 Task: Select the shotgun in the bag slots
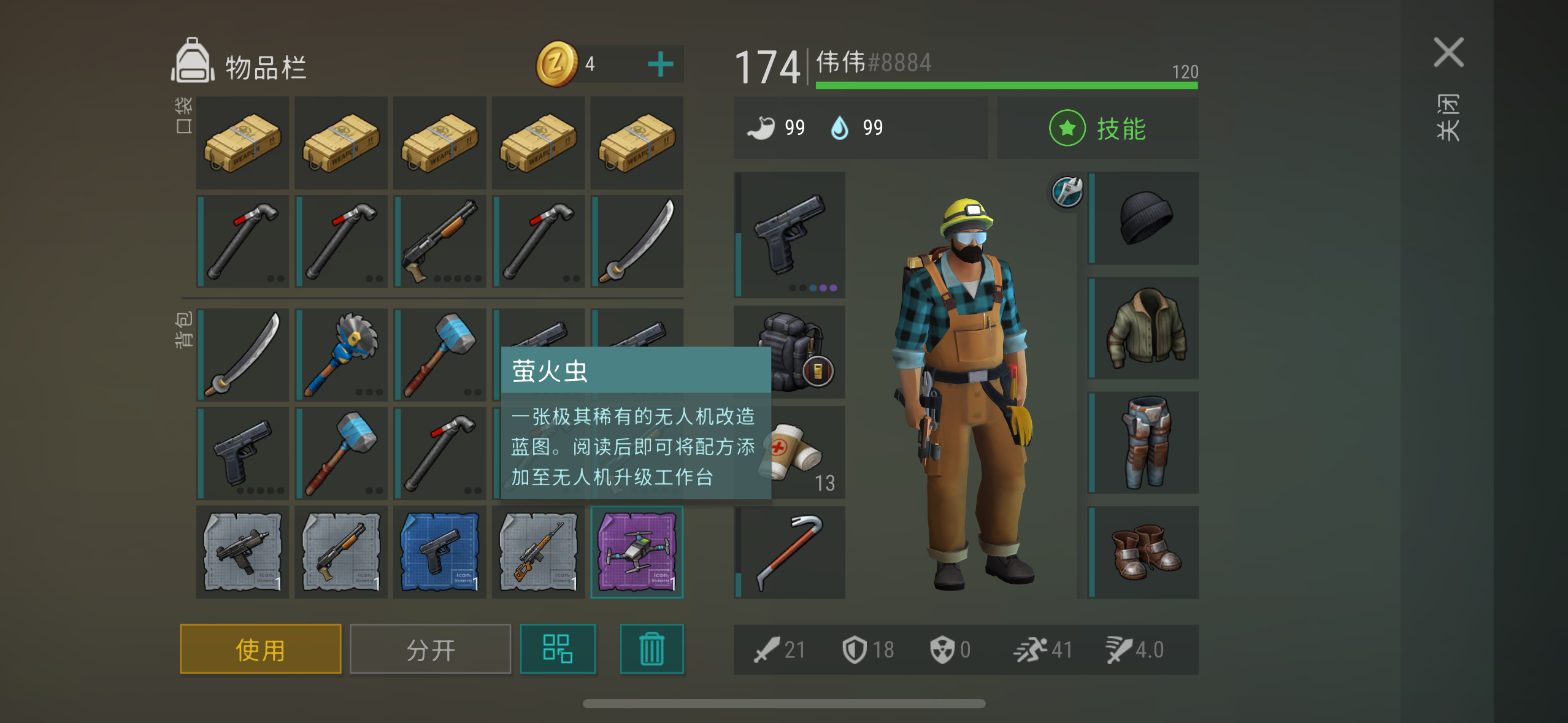point(439,241)
